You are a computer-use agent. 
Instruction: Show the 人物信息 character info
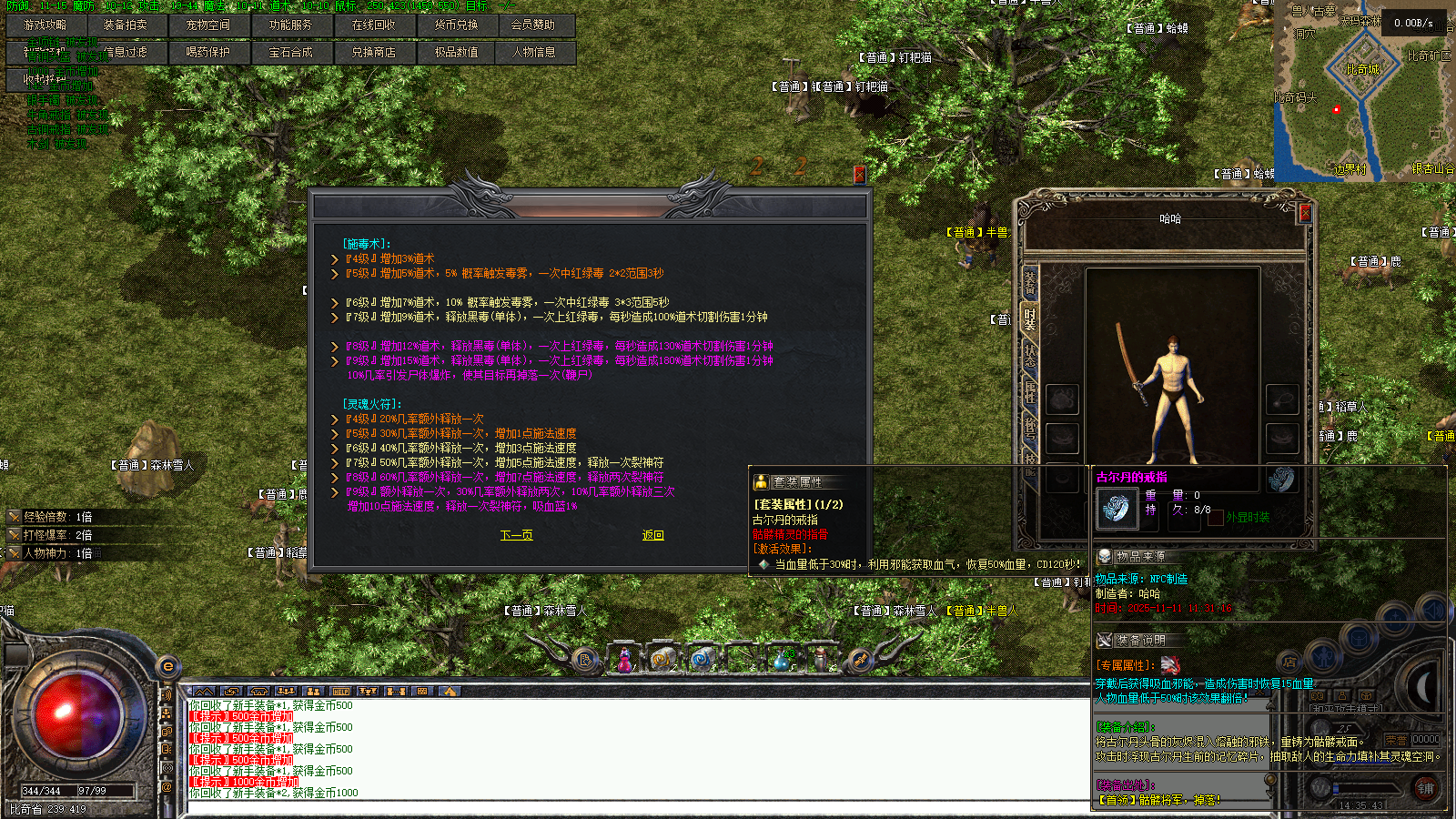tap(534, 53)
